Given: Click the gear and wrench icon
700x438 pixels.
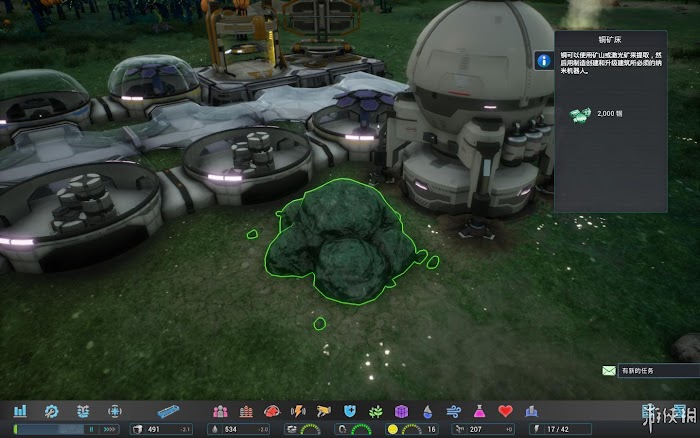Looking at the screenshot, I should click(52, 411).
